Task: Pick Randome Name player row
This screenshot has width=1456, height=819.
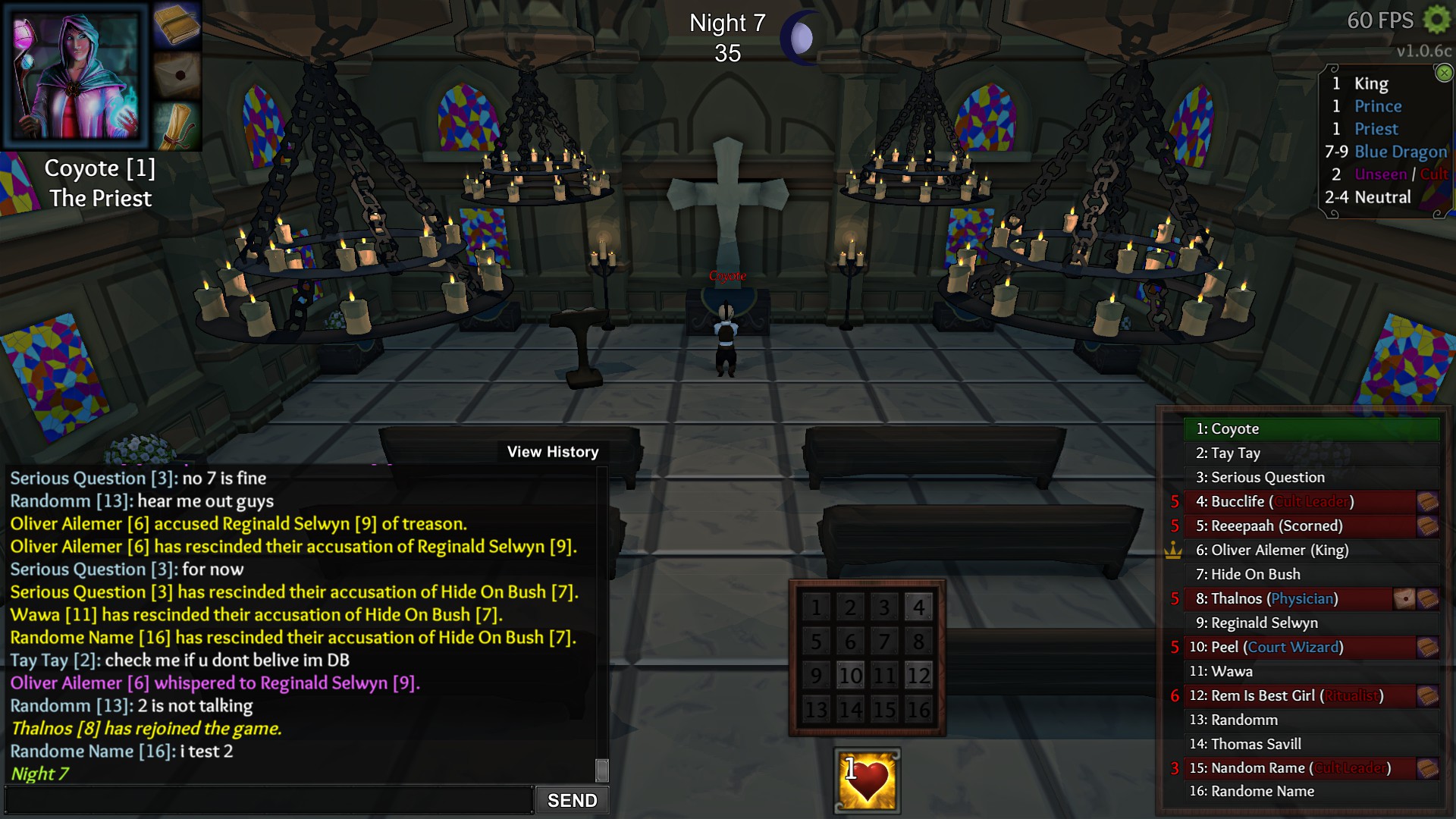Action: 1311,792
